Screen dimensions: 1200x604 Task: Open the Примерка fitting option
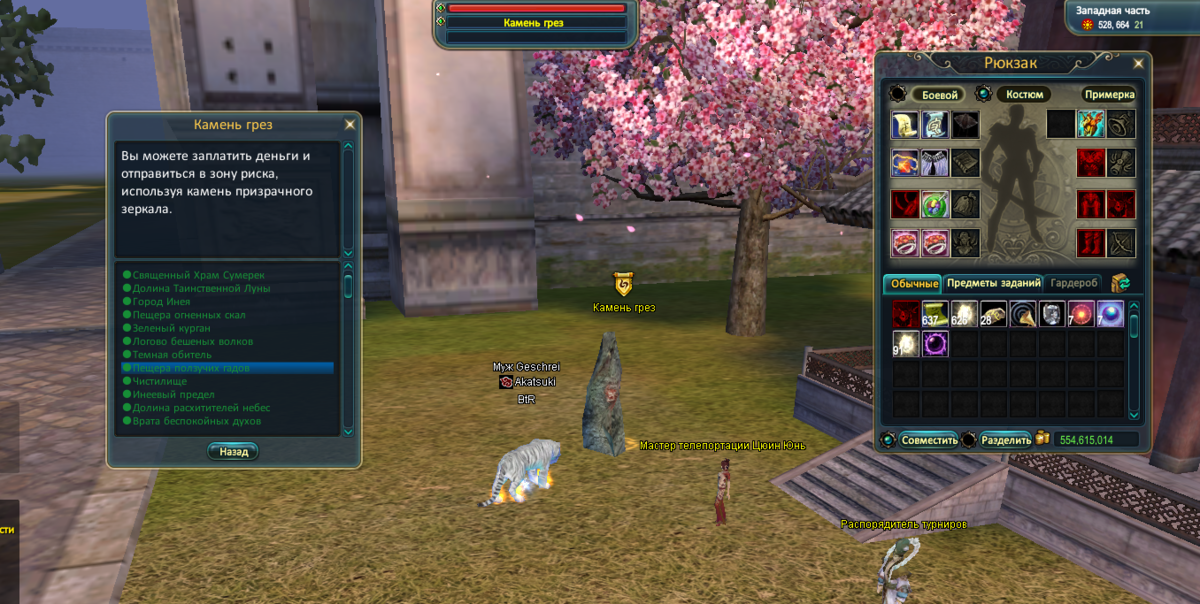coord(1109,95)
